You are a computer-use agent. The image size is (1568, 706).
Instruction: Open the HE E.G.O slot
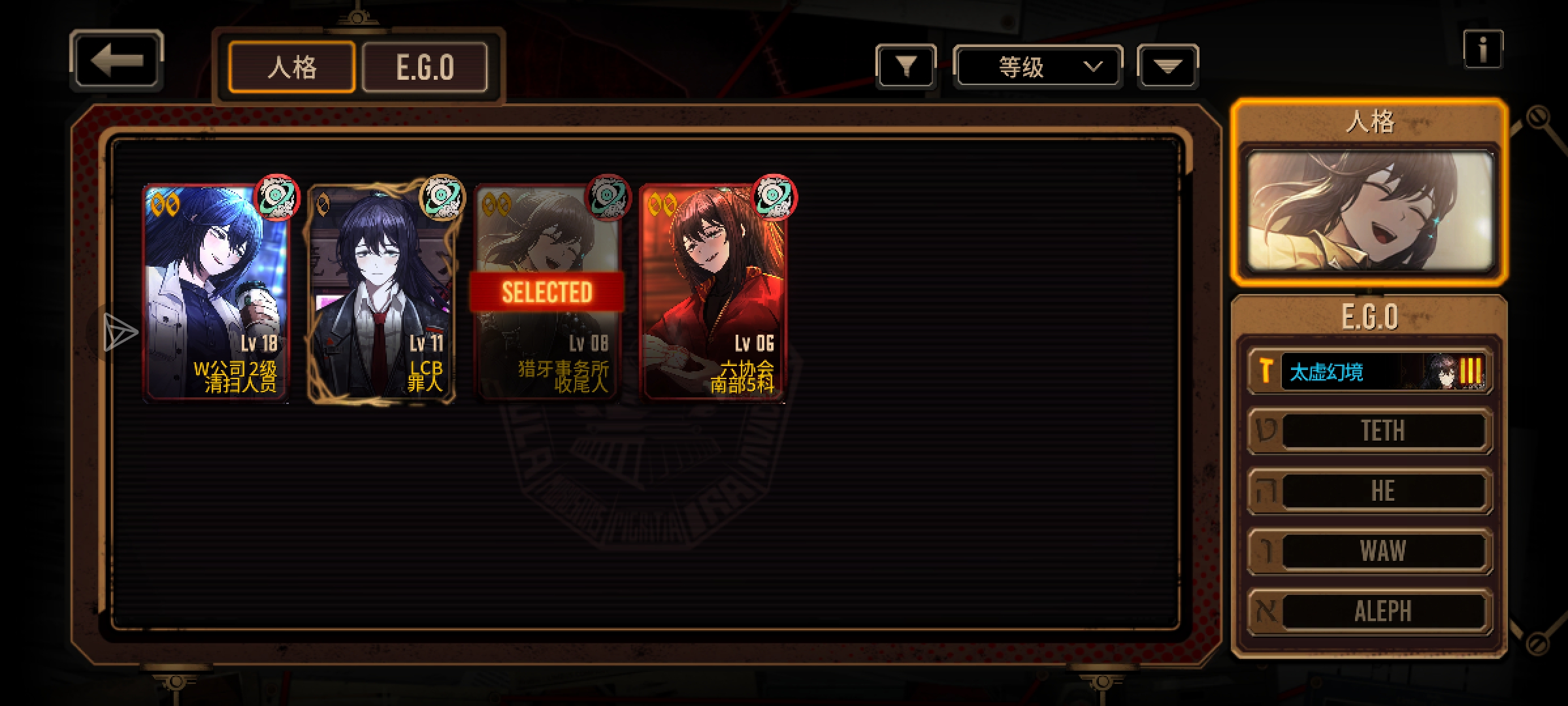(x=1370, y=491)
